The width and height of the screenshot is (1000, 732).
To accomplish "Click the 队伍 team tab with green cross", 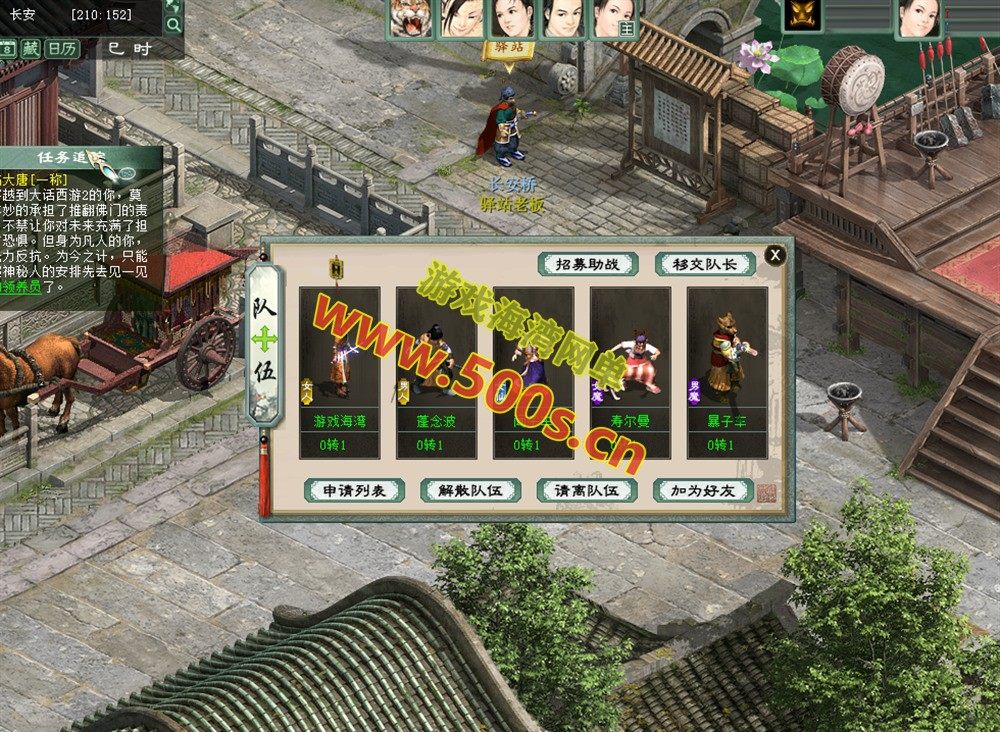I will click(264, 342).
